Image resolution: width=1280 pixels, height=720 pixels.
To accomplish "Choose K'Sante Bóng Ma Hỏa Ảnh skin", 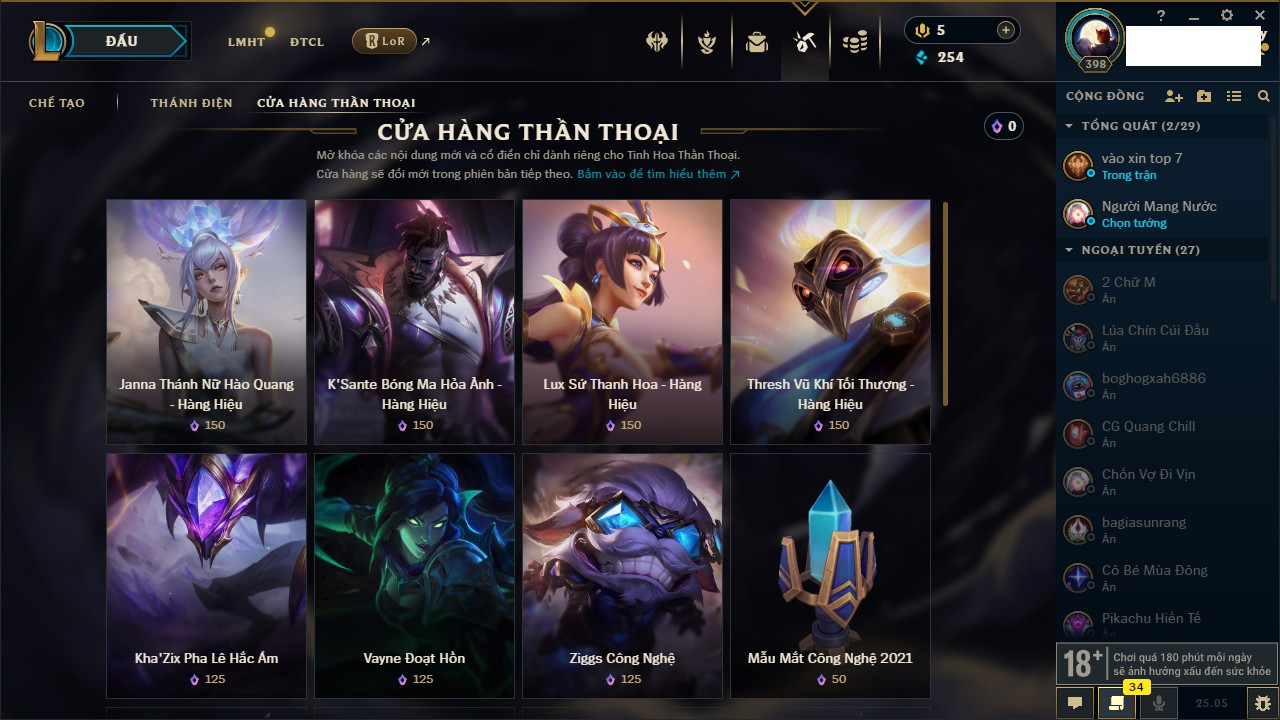I will click(415, 321).
